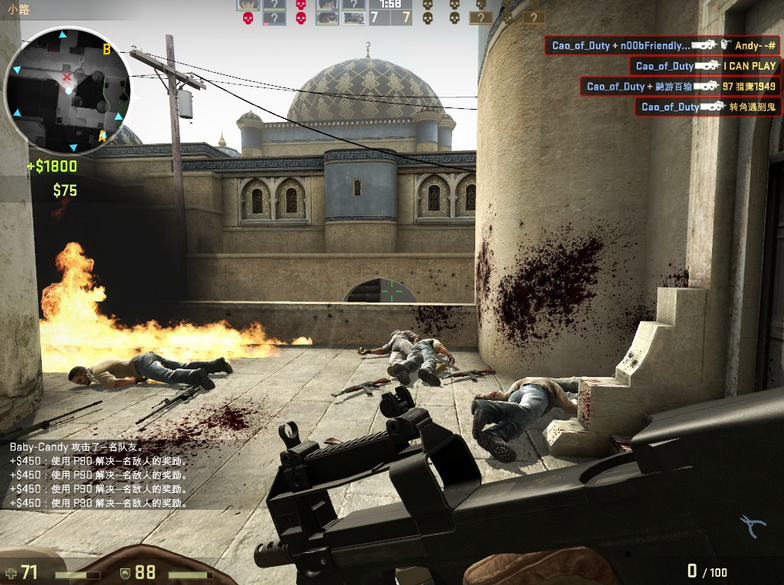Click the circular radar minimap
The height and width of the screenshot is (585, 784).
pyautogui.click(x=68, y=90)
